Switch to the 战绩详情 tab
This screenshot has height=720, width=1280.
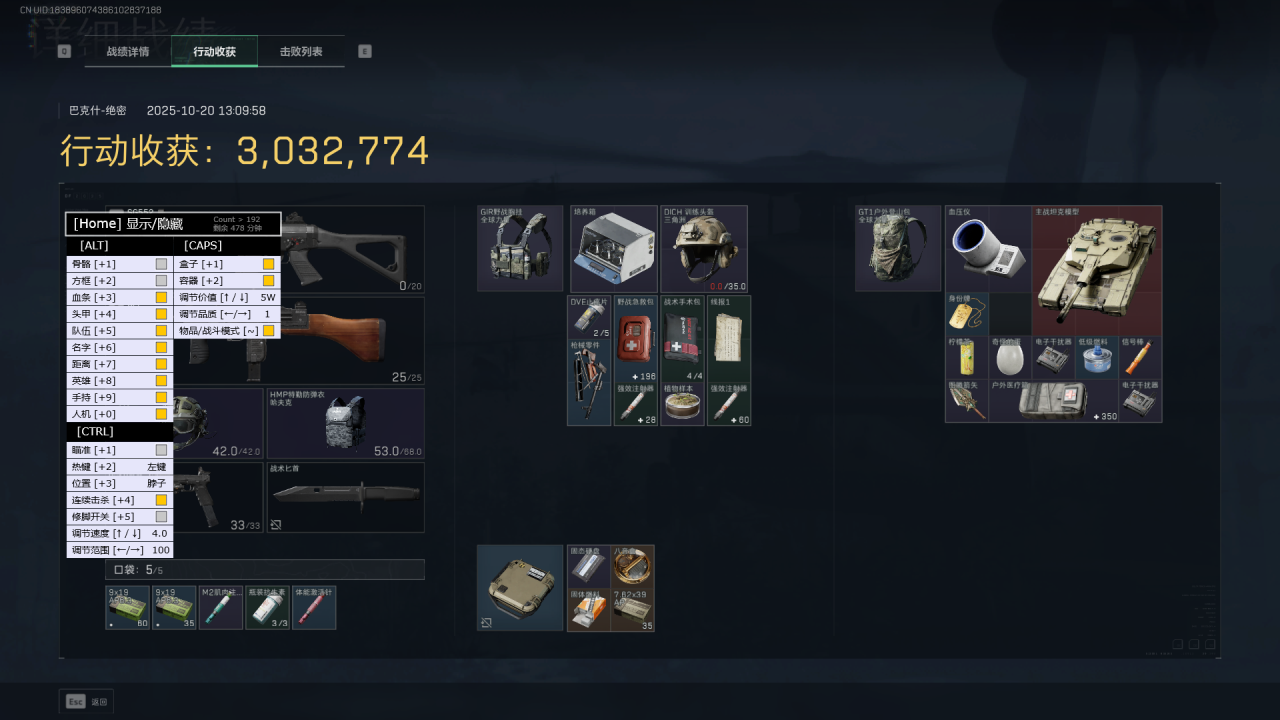[128, 51]
